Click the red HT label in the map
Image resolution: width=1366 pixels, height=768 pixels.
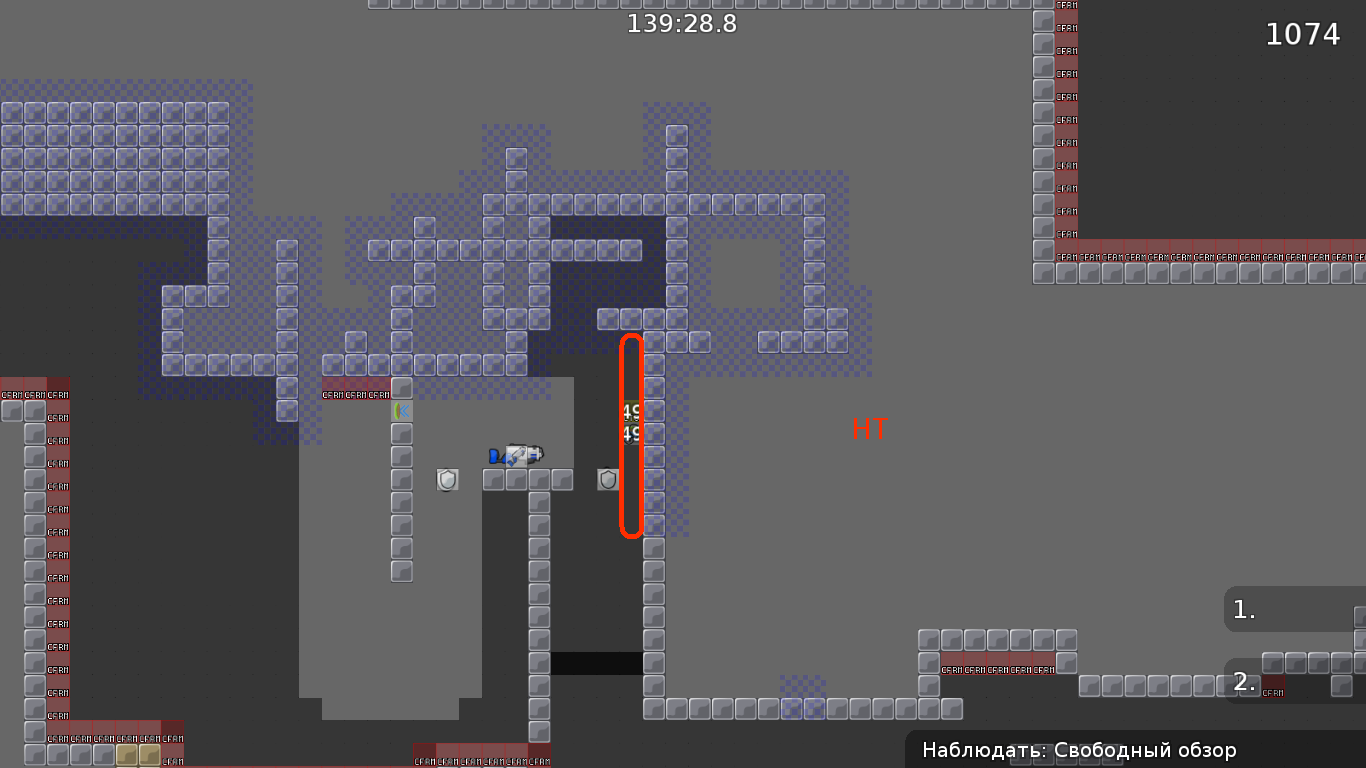[869, 430]
